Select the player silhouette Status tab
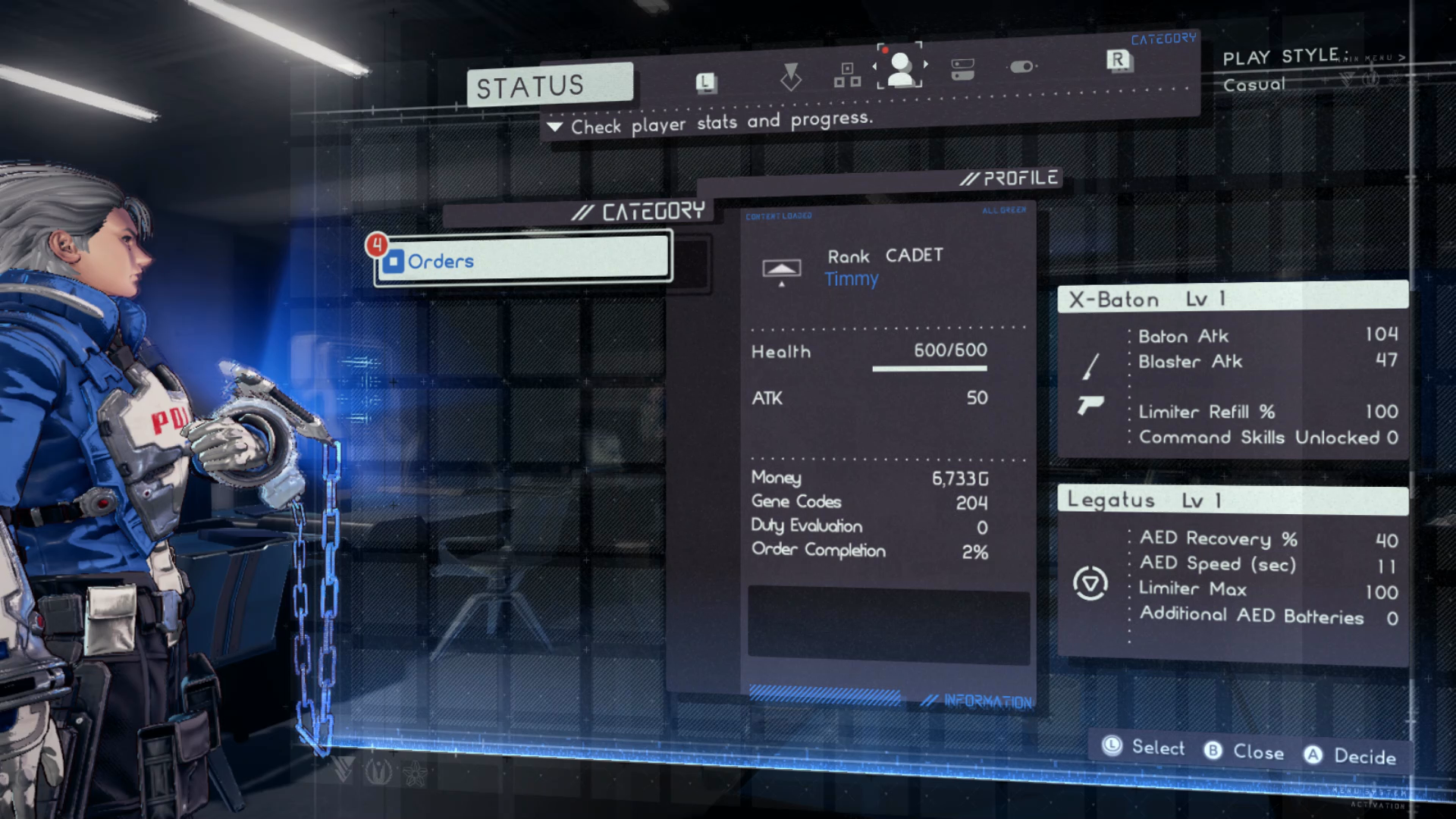 click(900, 68)
